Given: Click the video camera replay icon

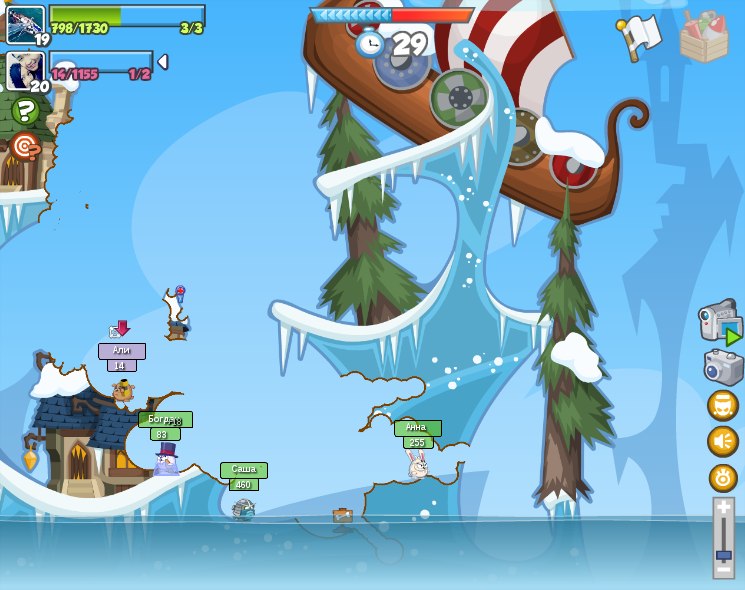Looking at the screenshot, I should coord(720,323).
